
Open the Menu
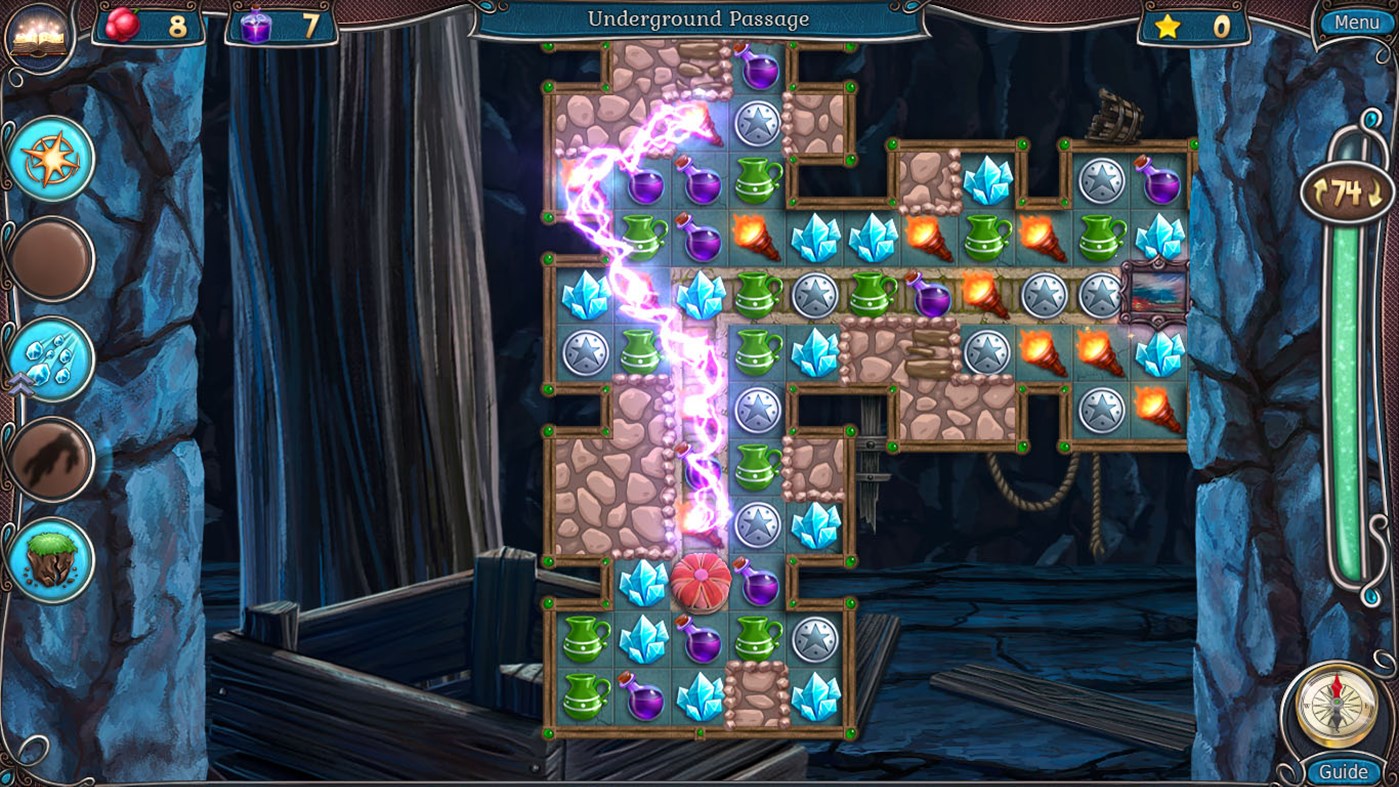tap(1357, 20)
